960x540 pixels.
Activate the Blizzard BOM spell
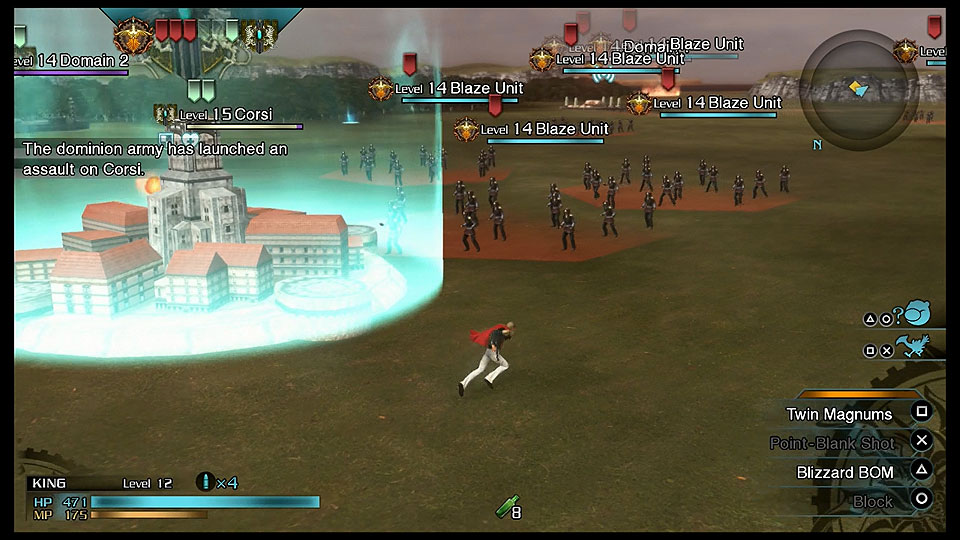845,472
